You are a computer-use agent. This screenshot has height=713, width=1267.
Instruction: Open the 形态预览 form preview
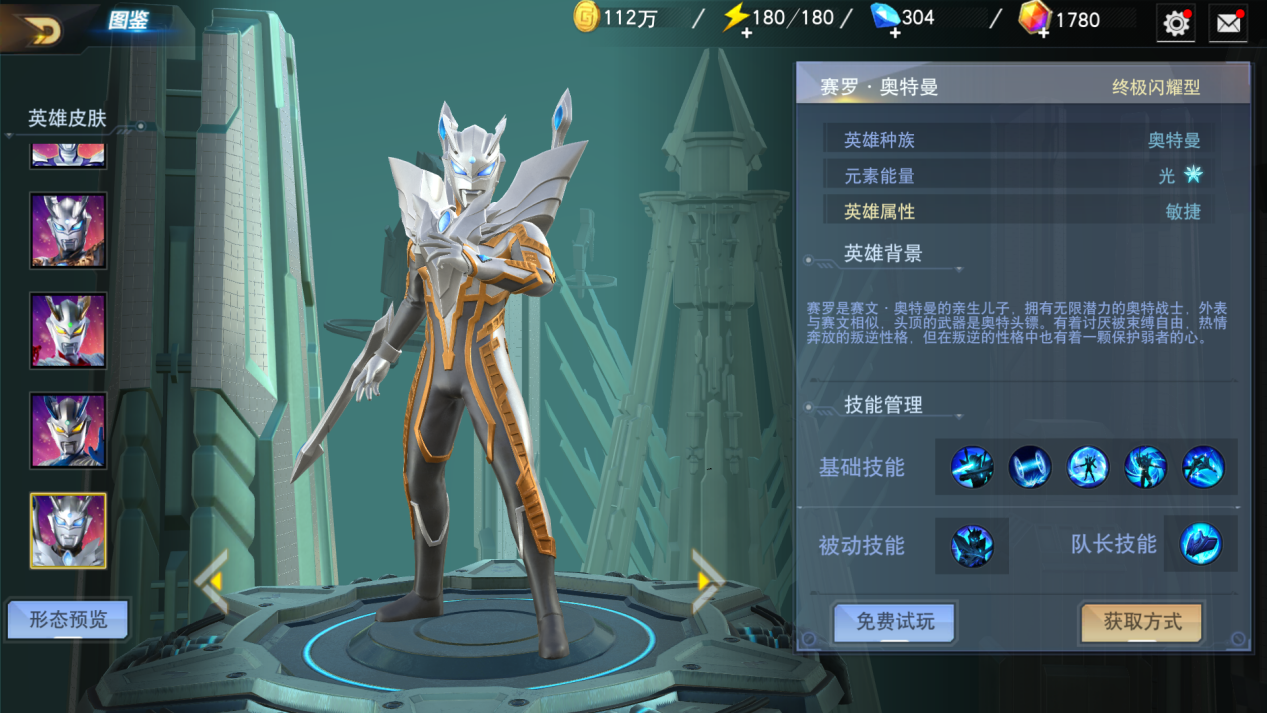click(67, 620)
